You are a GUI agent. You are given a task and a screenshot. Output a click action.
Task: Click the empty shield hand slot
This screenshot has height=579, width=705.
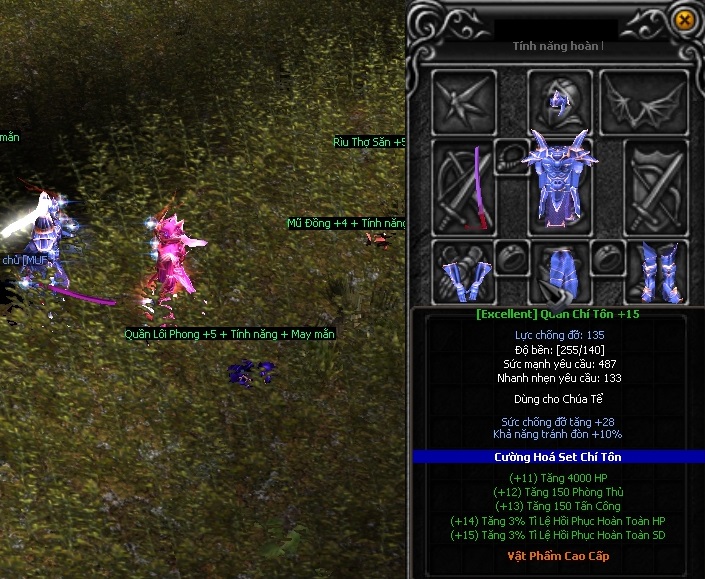(x=656, y=188)
